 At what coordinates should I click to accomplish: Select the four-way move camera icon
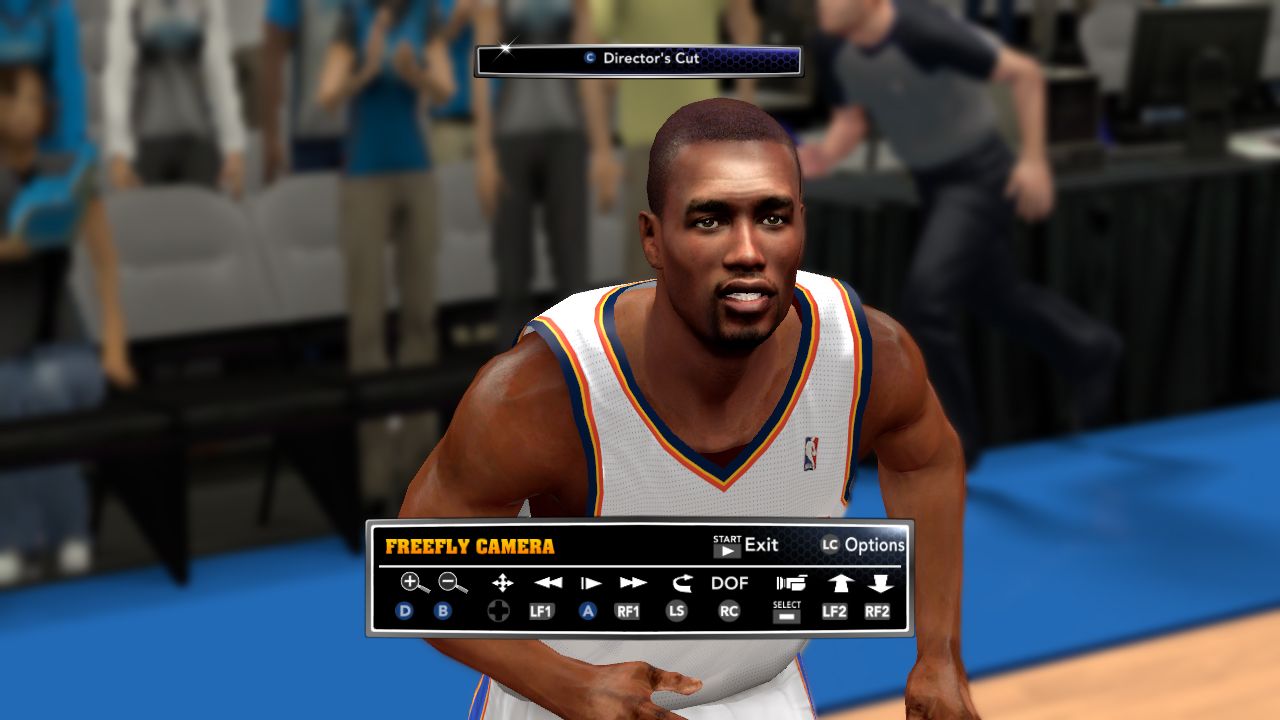502,583
